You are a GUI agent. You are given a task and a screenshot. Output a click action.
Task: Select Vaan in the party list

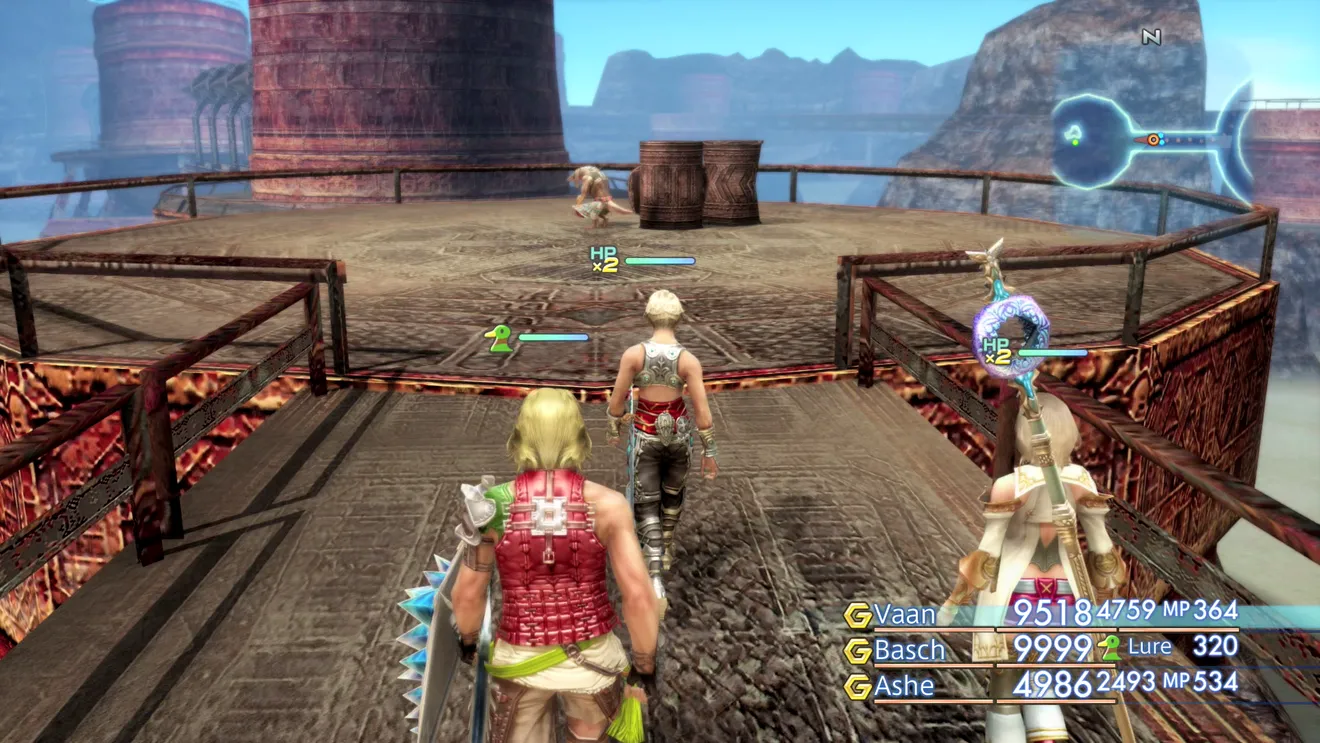point(904,613)
